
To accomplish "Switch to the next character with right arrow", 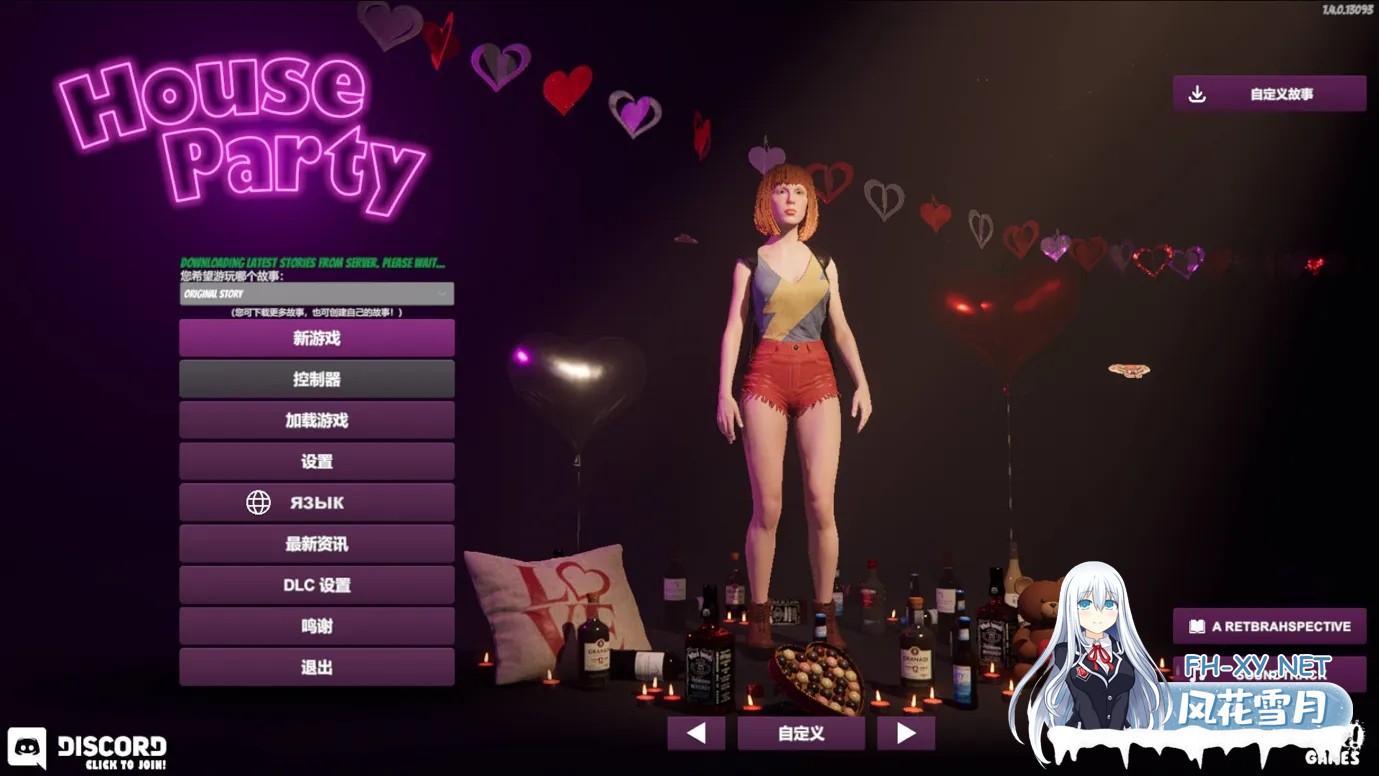I will (906, 733).
